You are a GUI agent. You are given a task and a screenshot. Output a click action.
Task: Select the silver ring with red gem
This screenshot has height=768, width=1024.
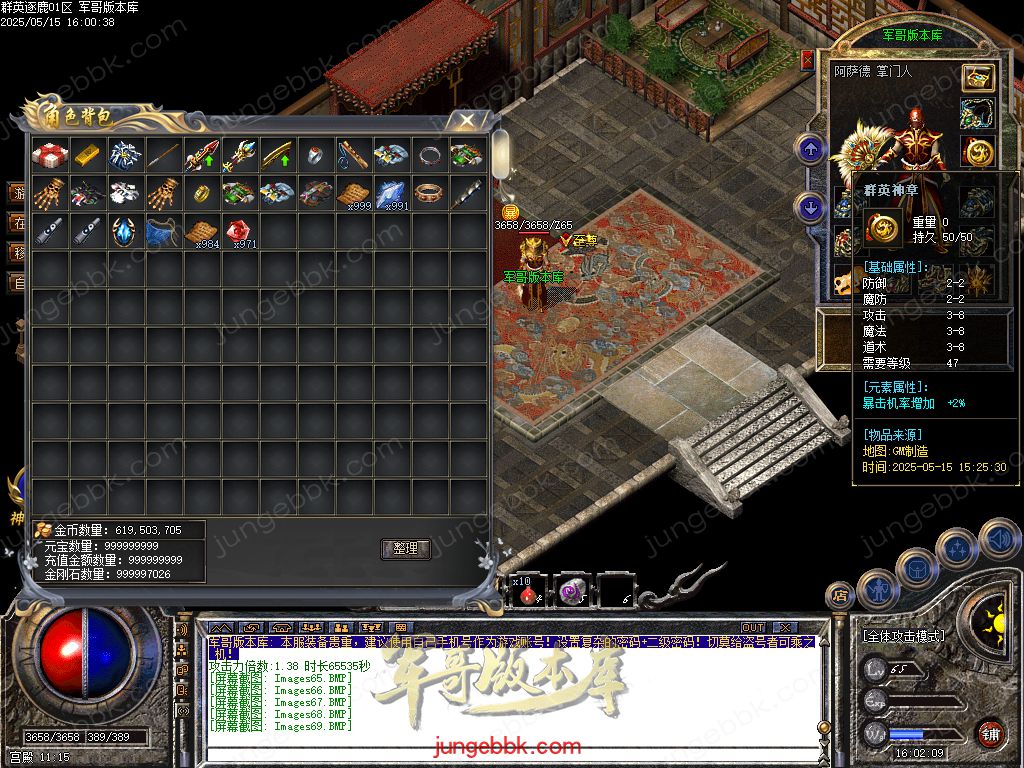click(315, 155)
